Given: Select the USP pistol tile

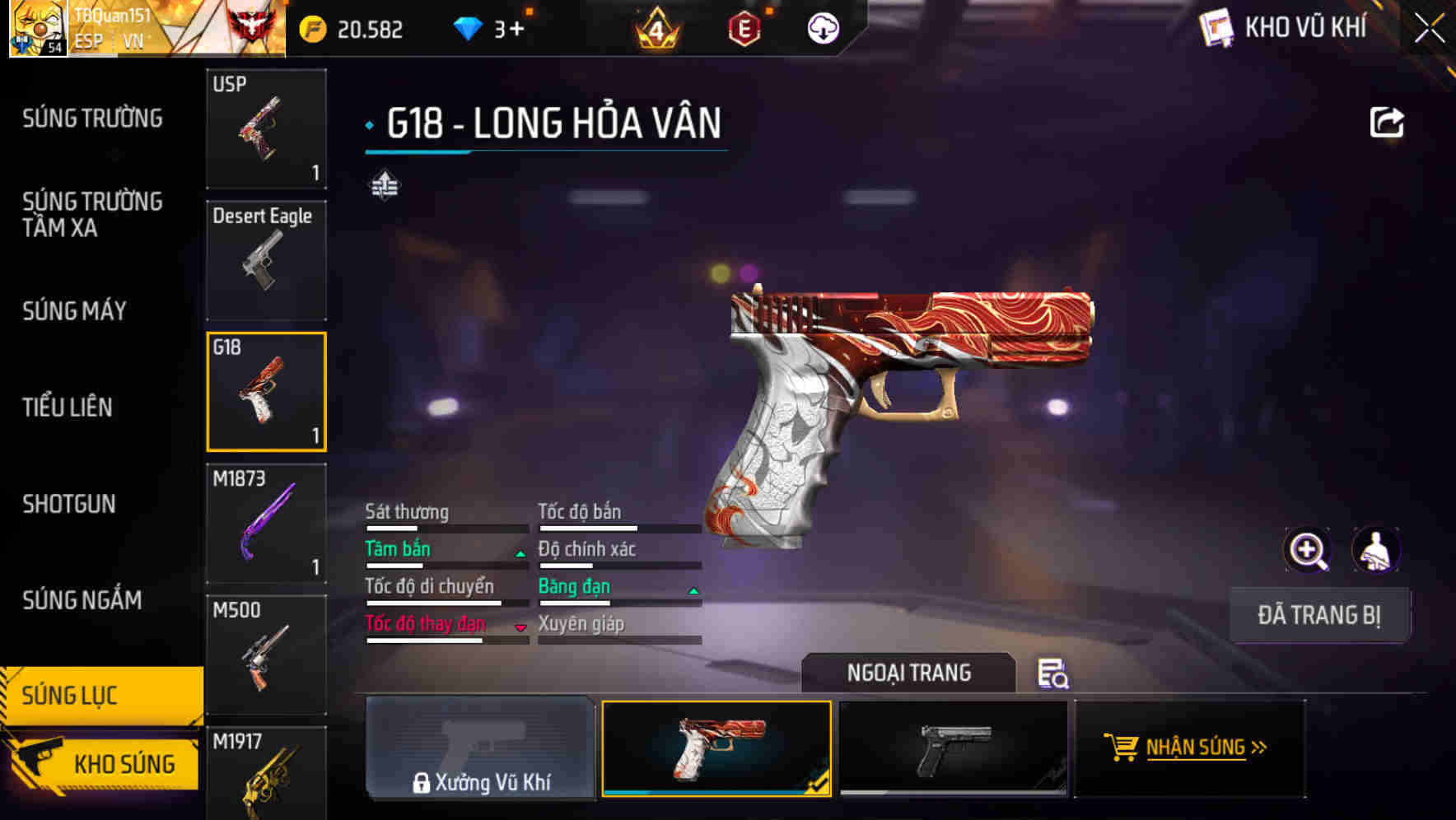Looking at the screenshot, I should (x=266, y=128).
